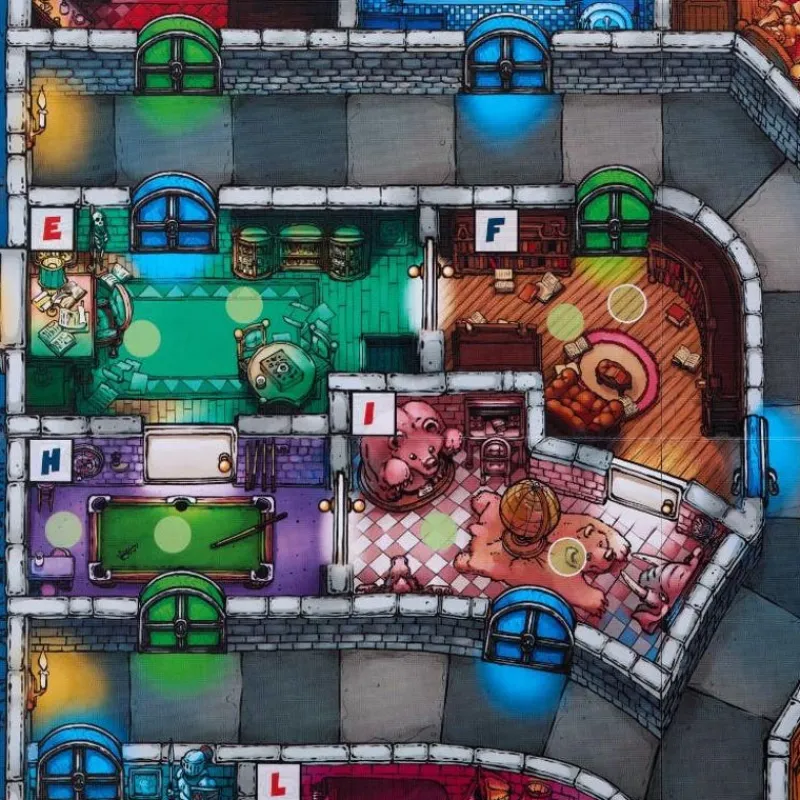The width and height of the screenshot is (800, 800).
Task: Choose the room marker L
Action: pyautogui.click(x=277, y=783)
